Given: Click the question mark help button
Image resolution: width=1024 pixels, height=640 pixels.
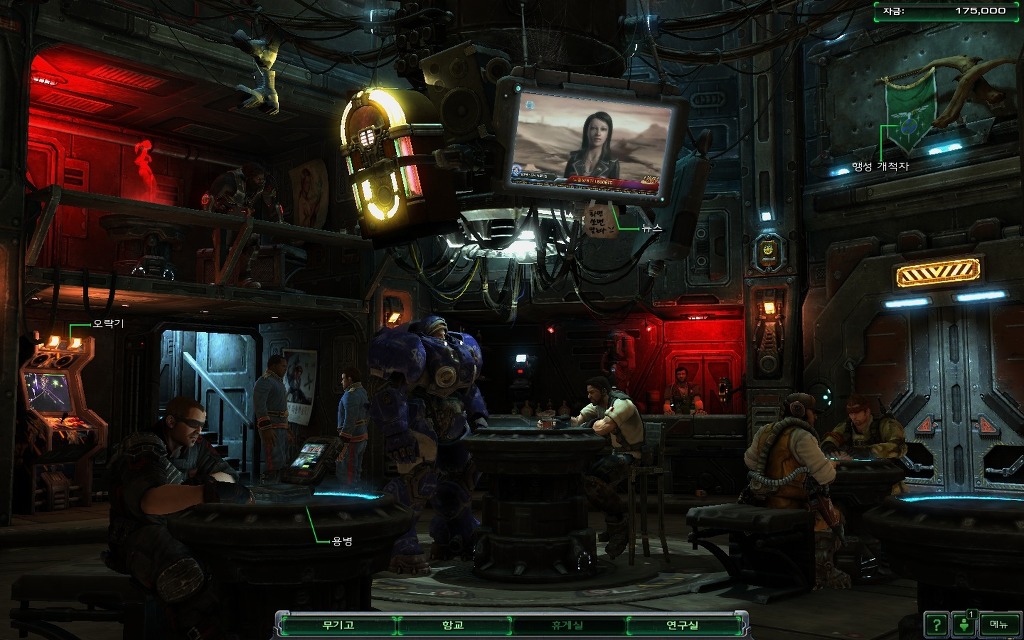Looking at the screenshot, I should click(935, 624).
